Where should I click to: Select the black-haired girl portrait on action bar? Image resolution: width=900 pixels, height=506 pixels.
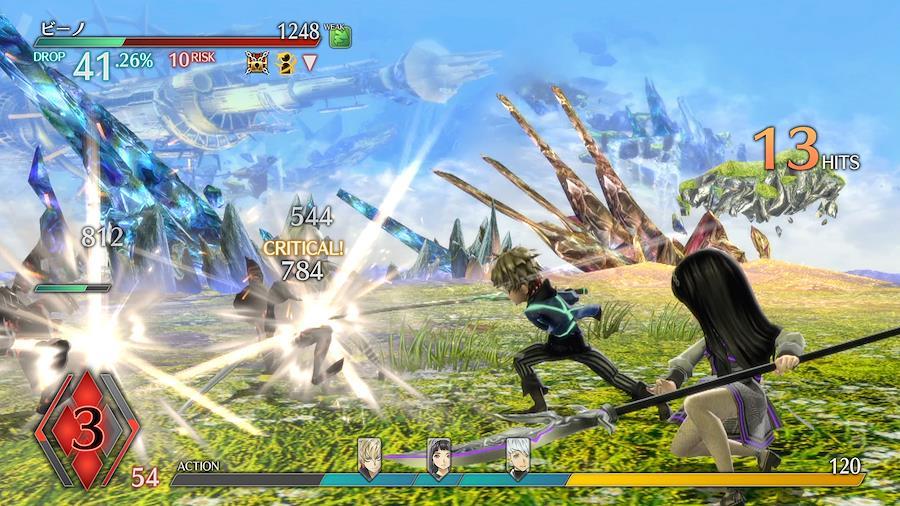(x=439, y=457)
